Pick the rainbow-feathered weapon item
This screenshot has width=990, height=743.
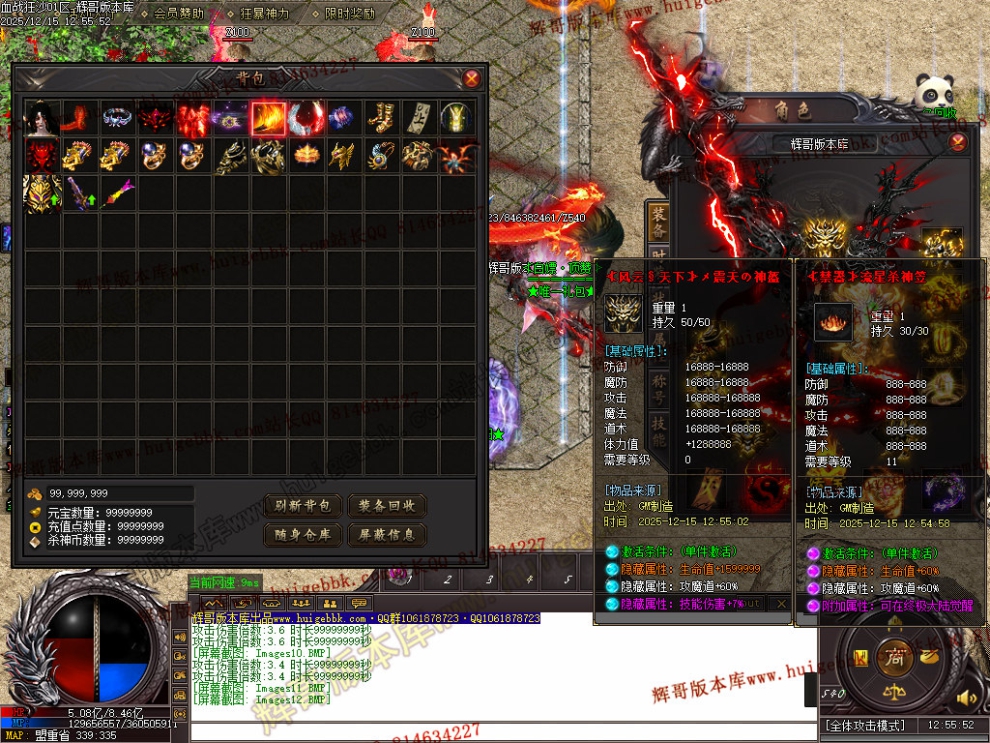(117, 190)
